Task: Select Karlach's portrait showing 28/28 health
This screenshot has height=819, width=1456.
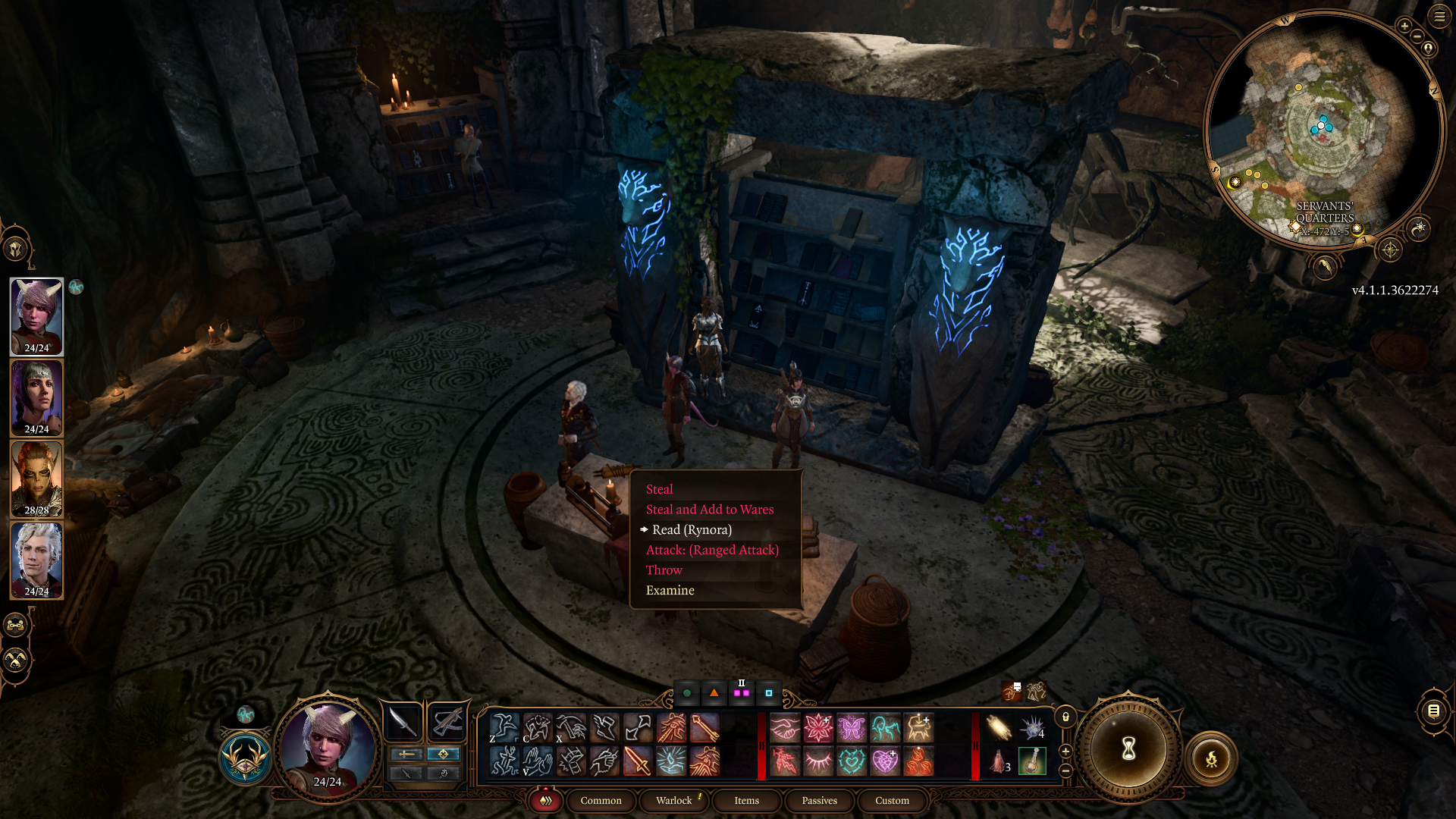Action: coord(36,479)
